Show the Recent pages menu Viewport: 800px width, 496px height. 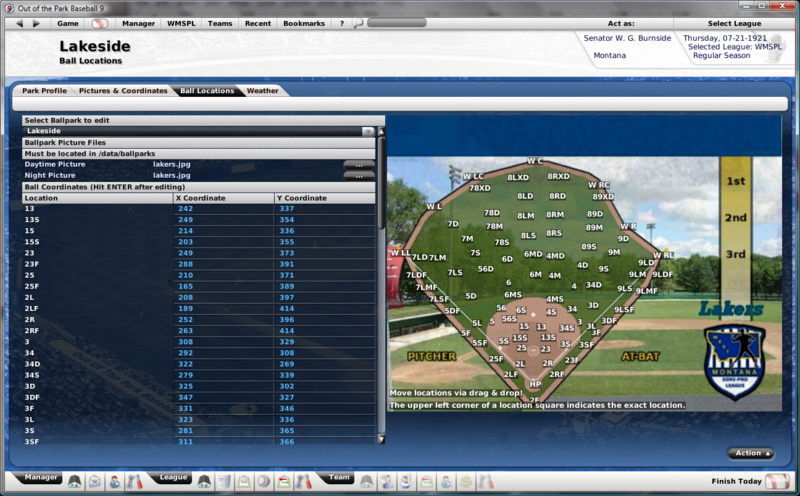257,22
